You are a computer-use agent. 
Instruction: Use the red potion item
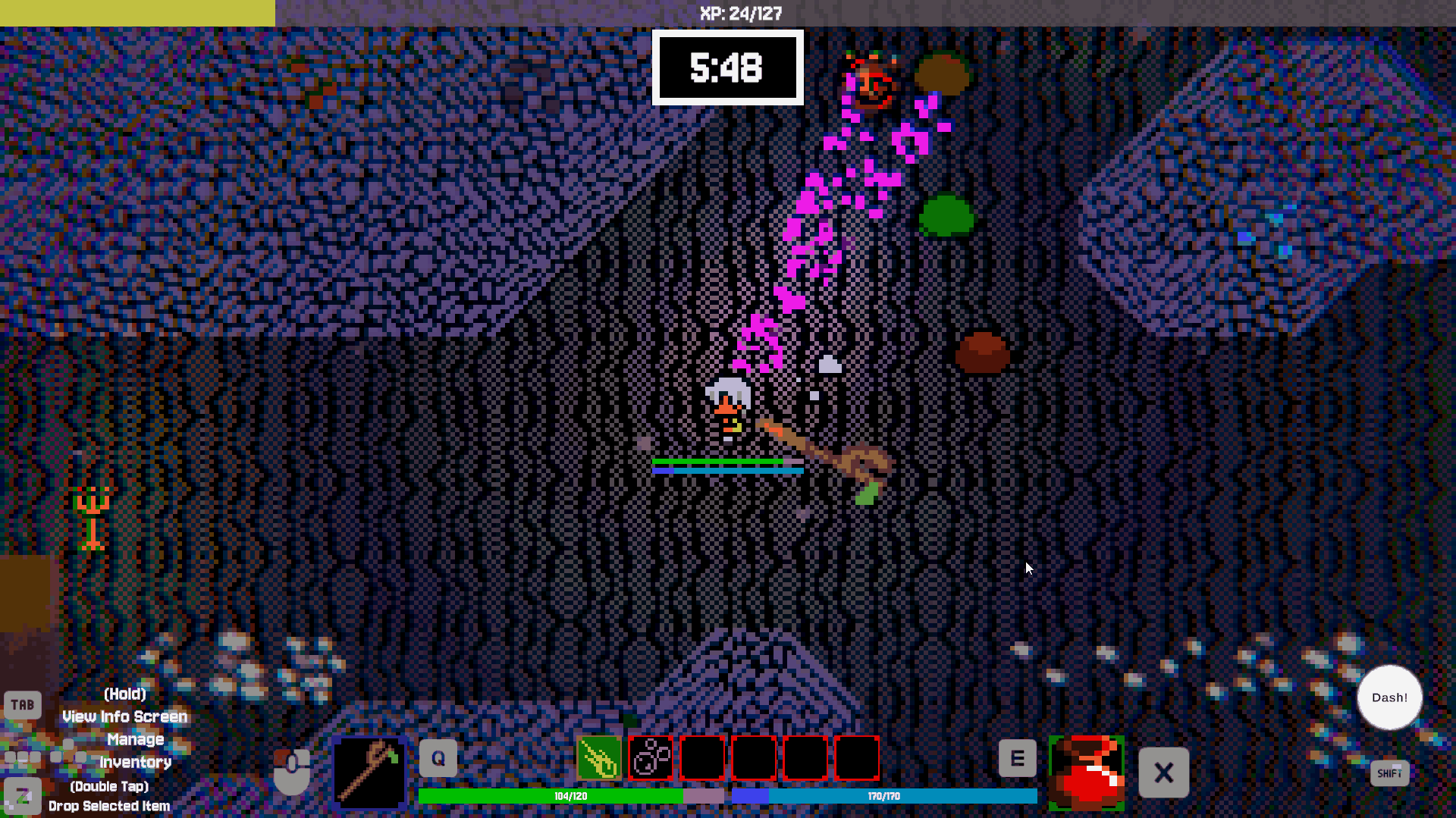coord(1086,773)
